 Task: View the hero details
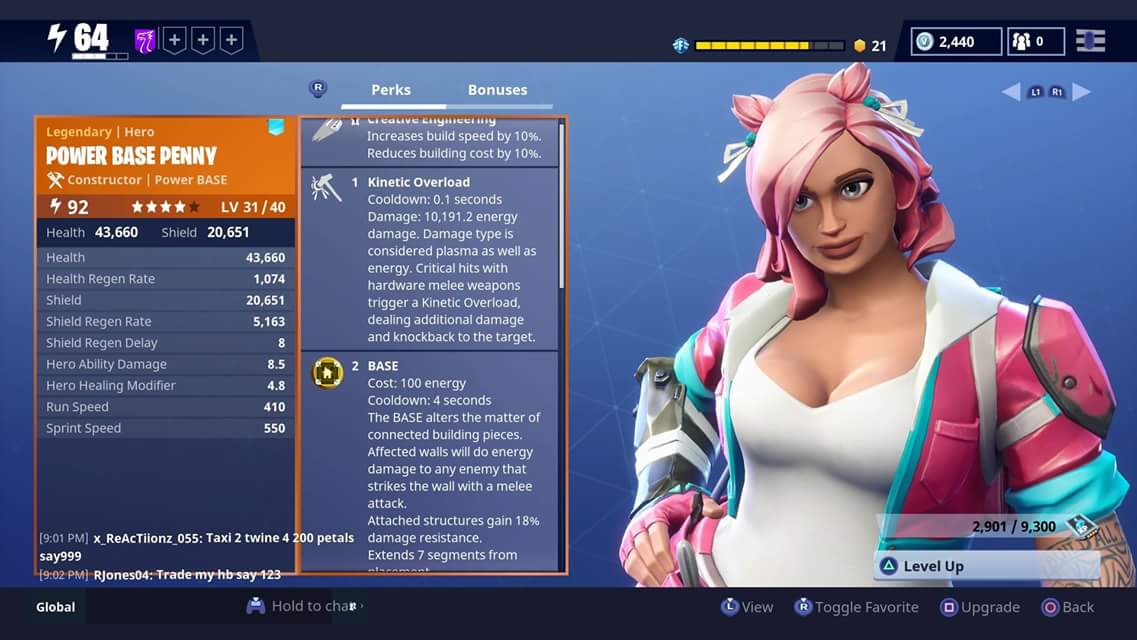(747, 607)
